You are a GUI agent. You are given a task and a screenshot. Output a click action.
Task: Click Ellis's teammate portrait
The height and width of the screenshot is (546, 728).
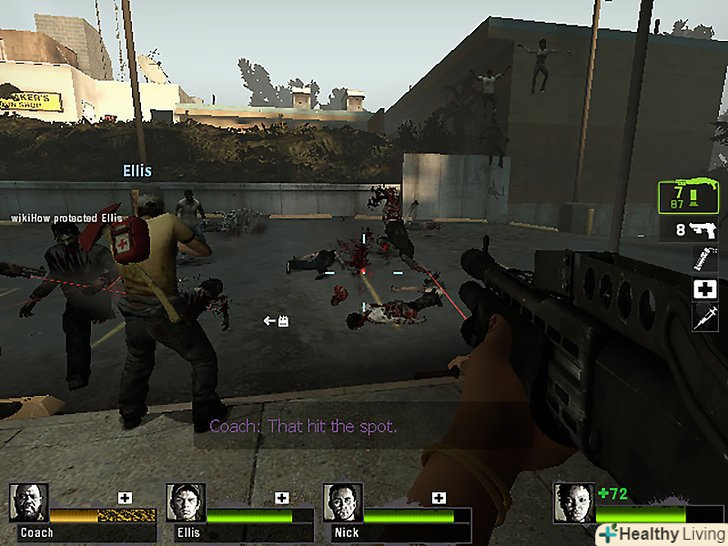(185, 503)
